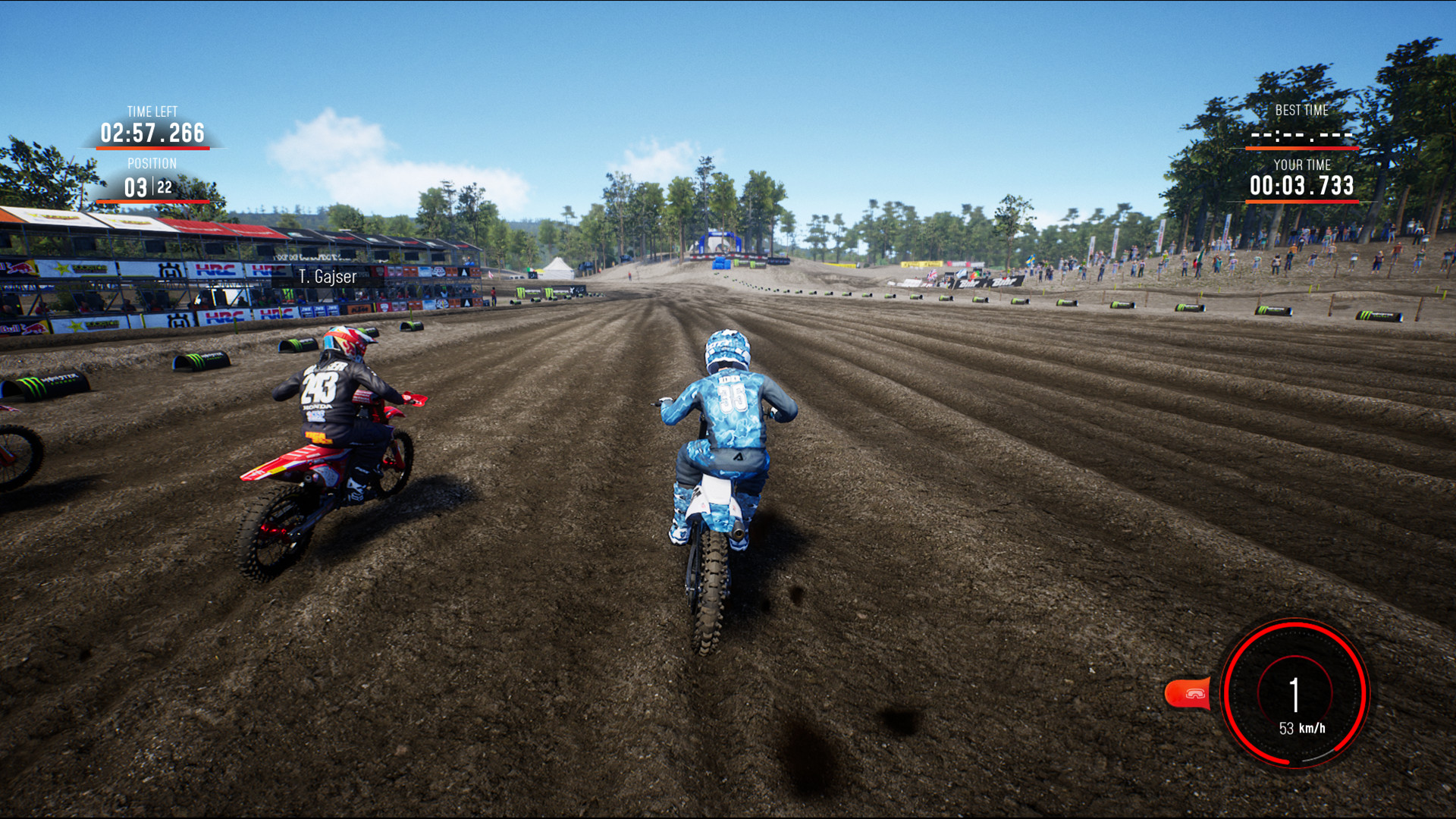Expand the T. Gajser rider nameplate
This screenshot has width=1456, height=819.
pos(327,276)
